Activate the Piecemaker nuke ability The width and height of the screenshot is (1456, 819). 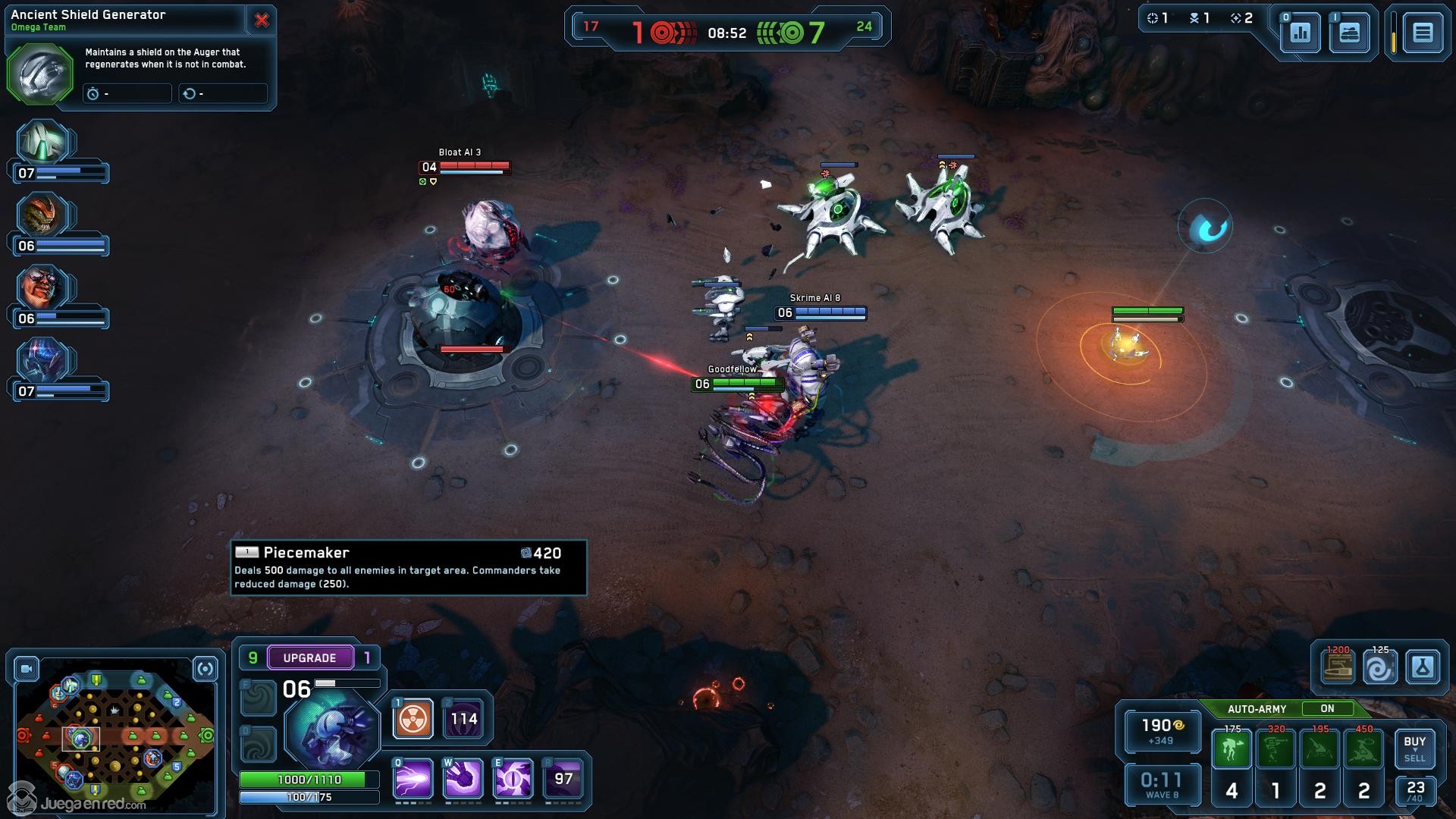tap(413, 719)
